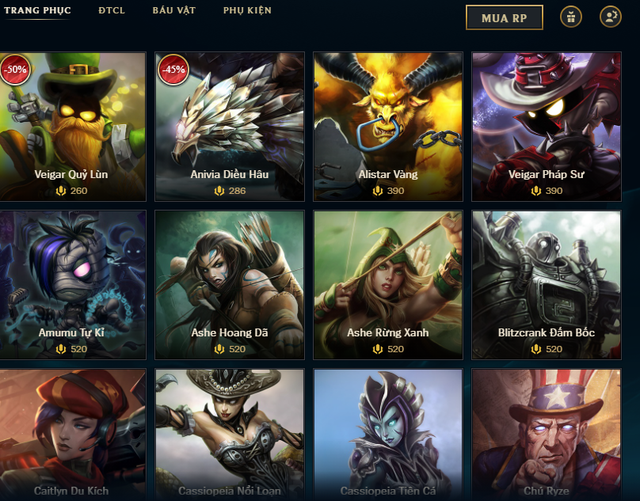640x501 pixels.
Task: Open the ĐTCL tab
Action: (111, 11)
